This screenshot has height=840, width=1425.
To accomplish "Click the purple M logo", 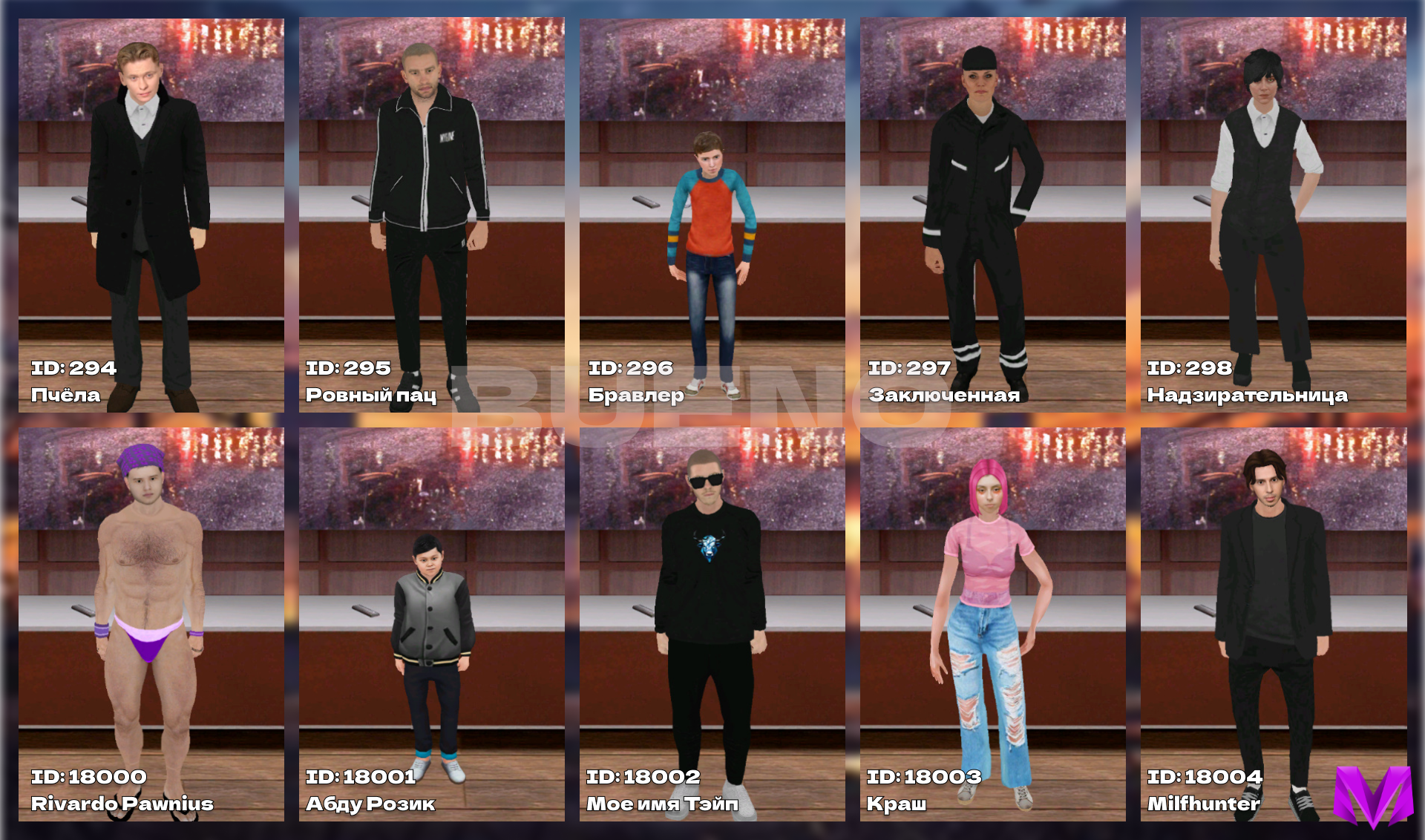I will pos(1373,795).
